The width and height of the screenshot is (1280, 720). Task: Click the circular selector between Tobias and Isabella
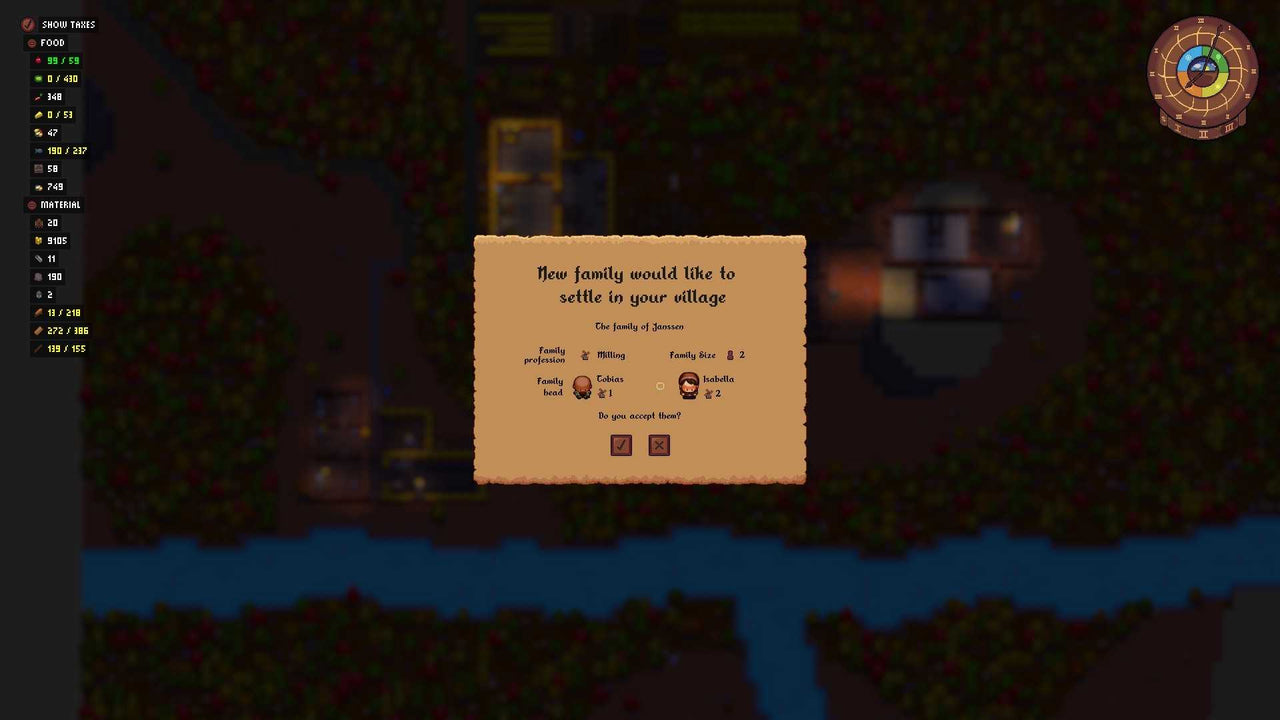660,386
